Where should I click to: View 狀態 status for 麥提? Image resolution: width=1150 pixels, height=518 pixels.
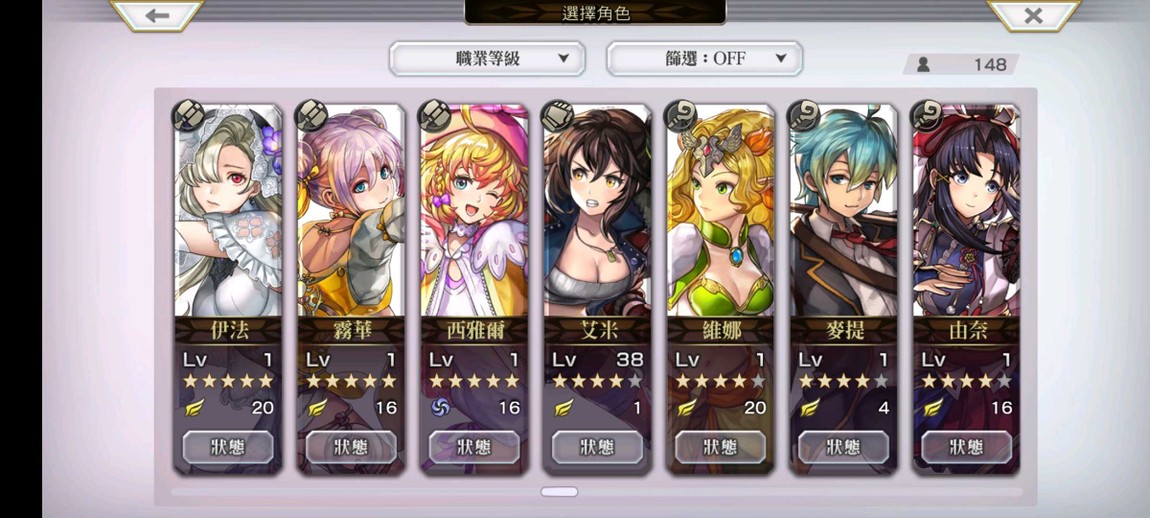tap(843, 447)
